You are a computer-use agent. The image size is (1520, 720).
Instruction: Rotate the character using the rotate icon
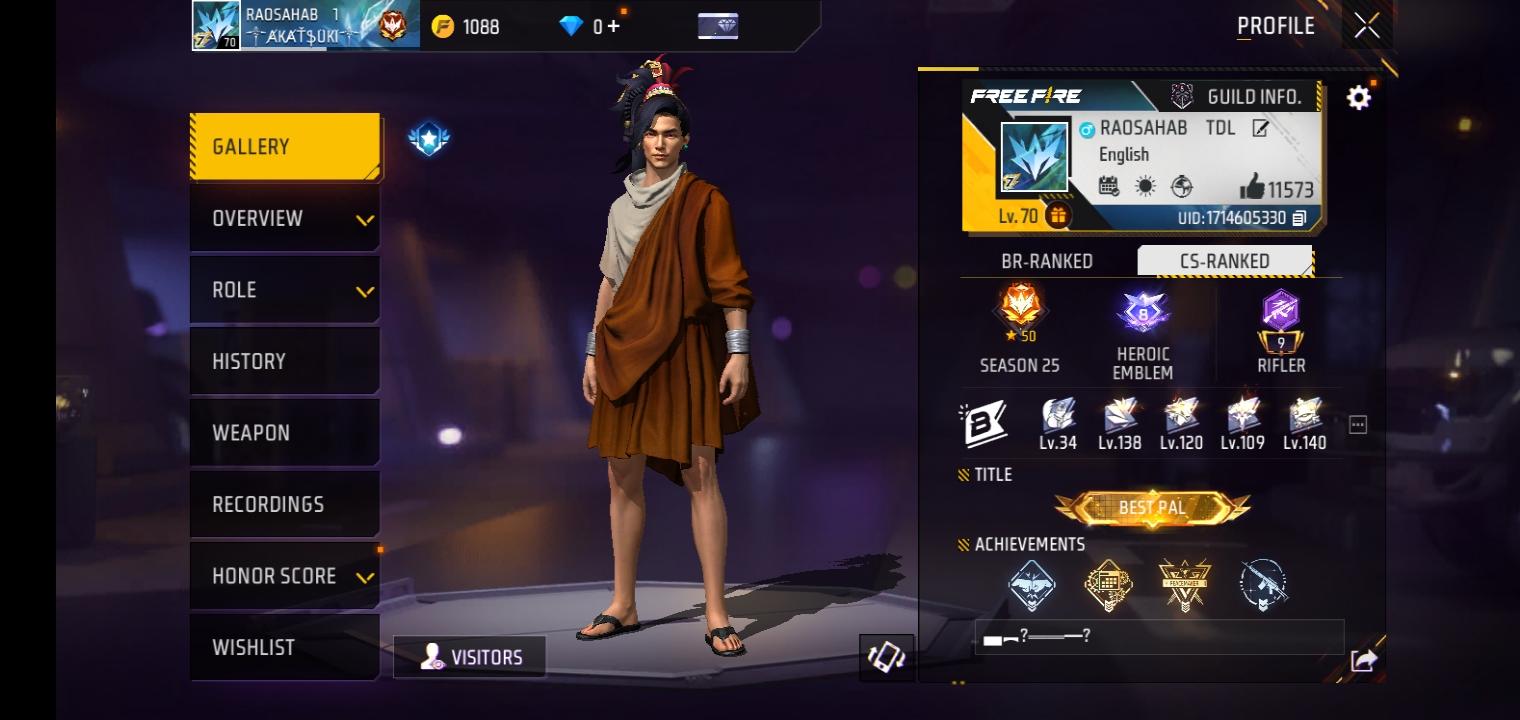tap(888, 658)
